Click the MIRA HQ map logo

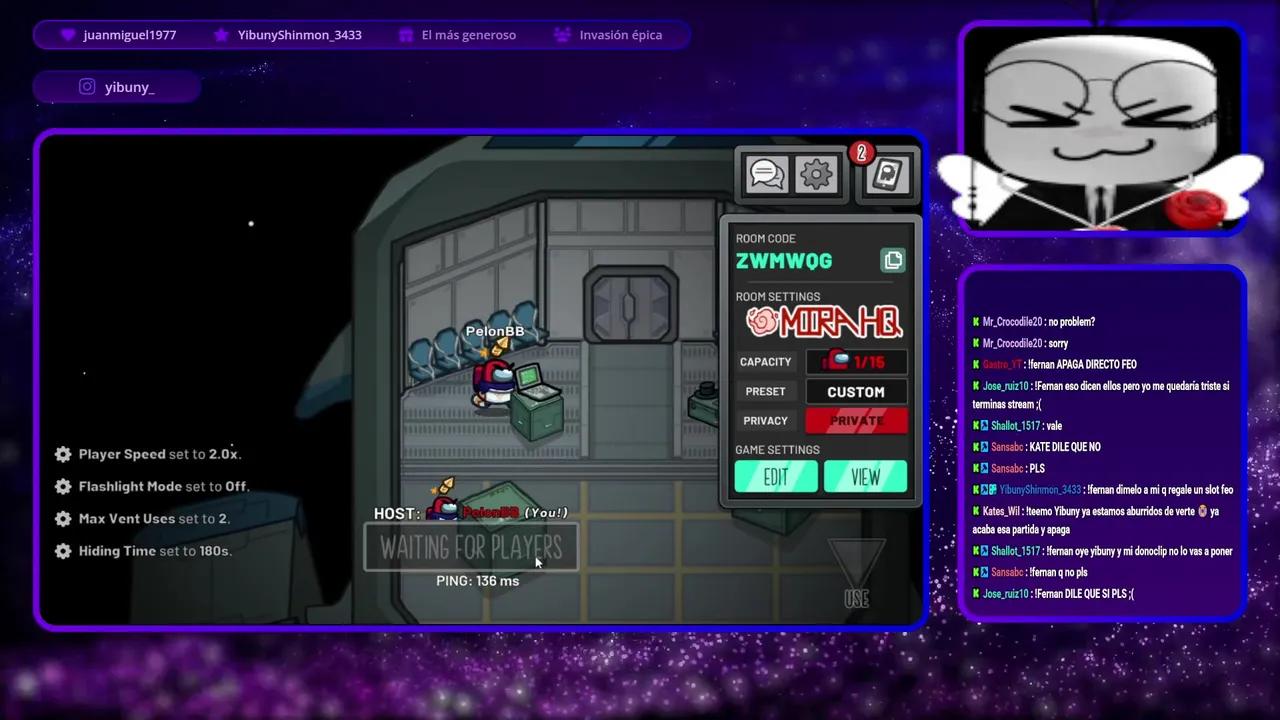pos(822,321)
